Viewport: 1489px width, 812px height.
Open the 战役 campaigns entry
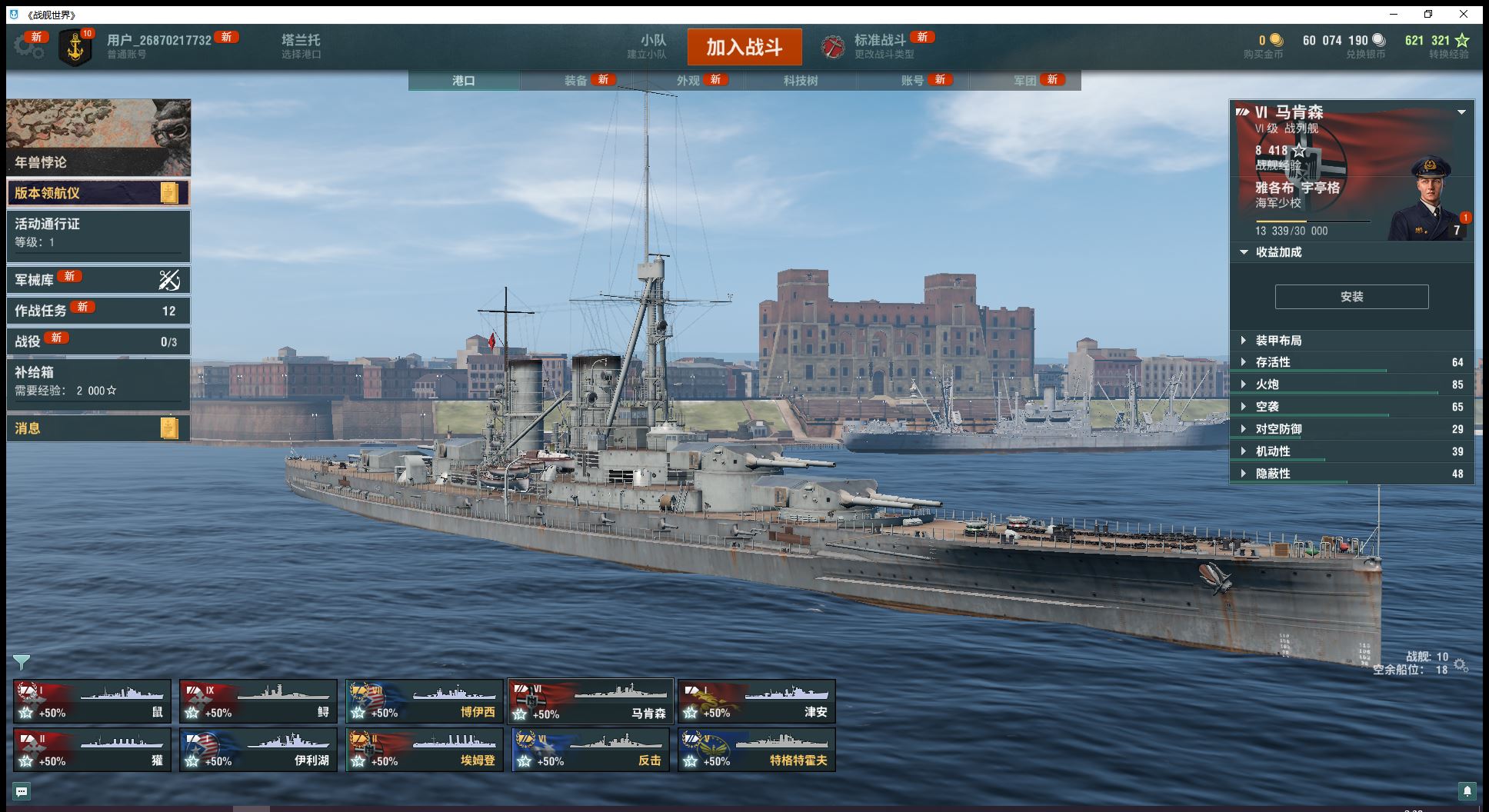click(x=98, y=341)
